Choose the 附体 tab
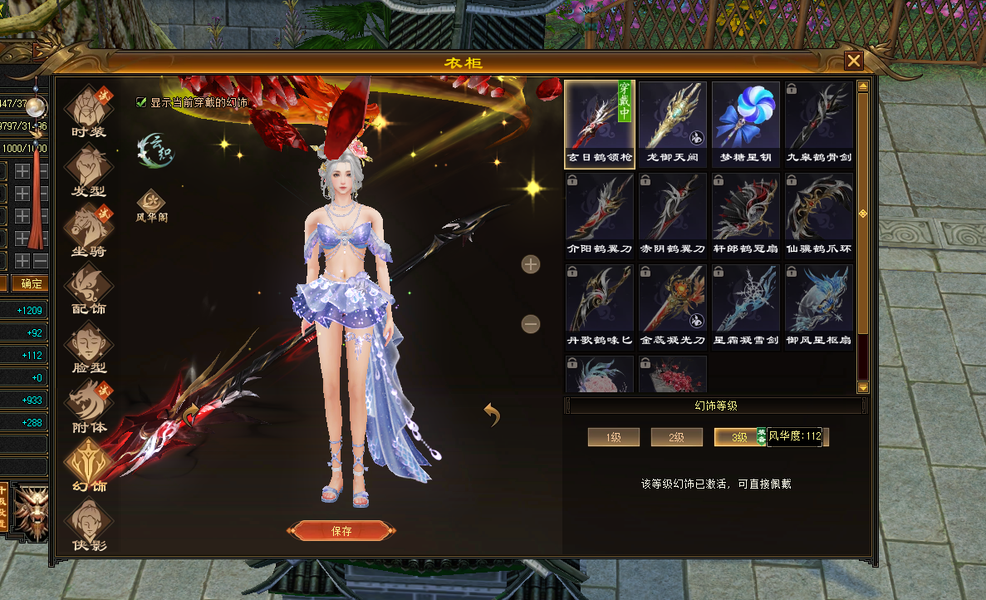This screenshot has width=986, height=600. 88,403
